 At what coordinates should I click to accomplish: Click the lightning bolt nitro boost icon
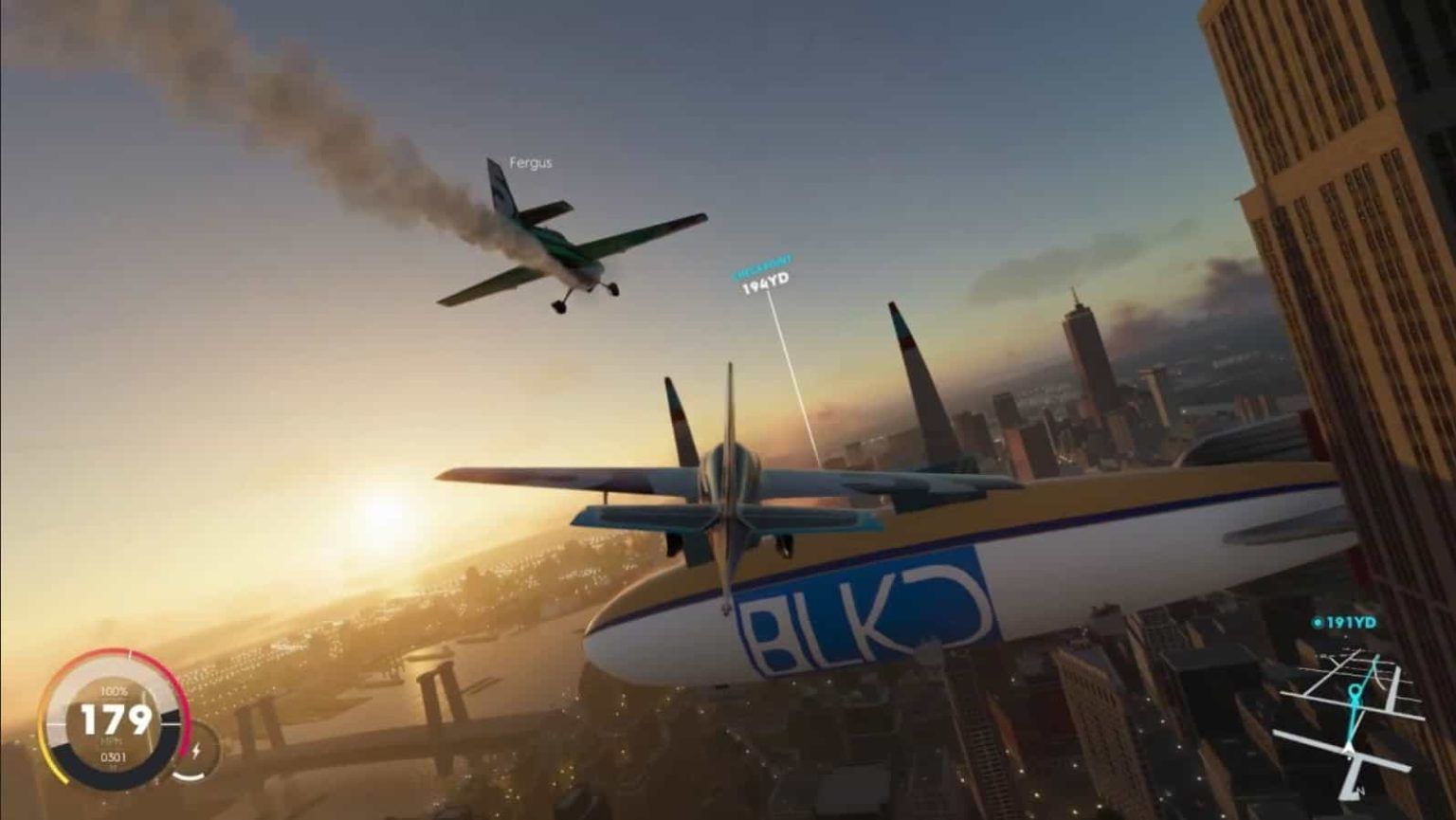[195, 751]
